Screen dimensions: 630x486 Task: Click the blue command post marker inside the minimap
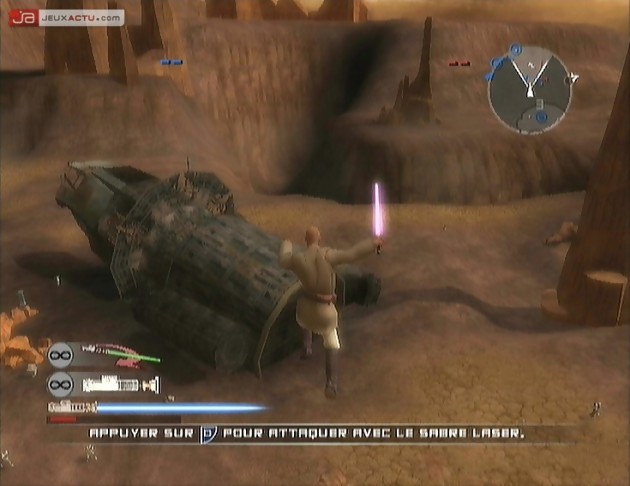[541, 117]
